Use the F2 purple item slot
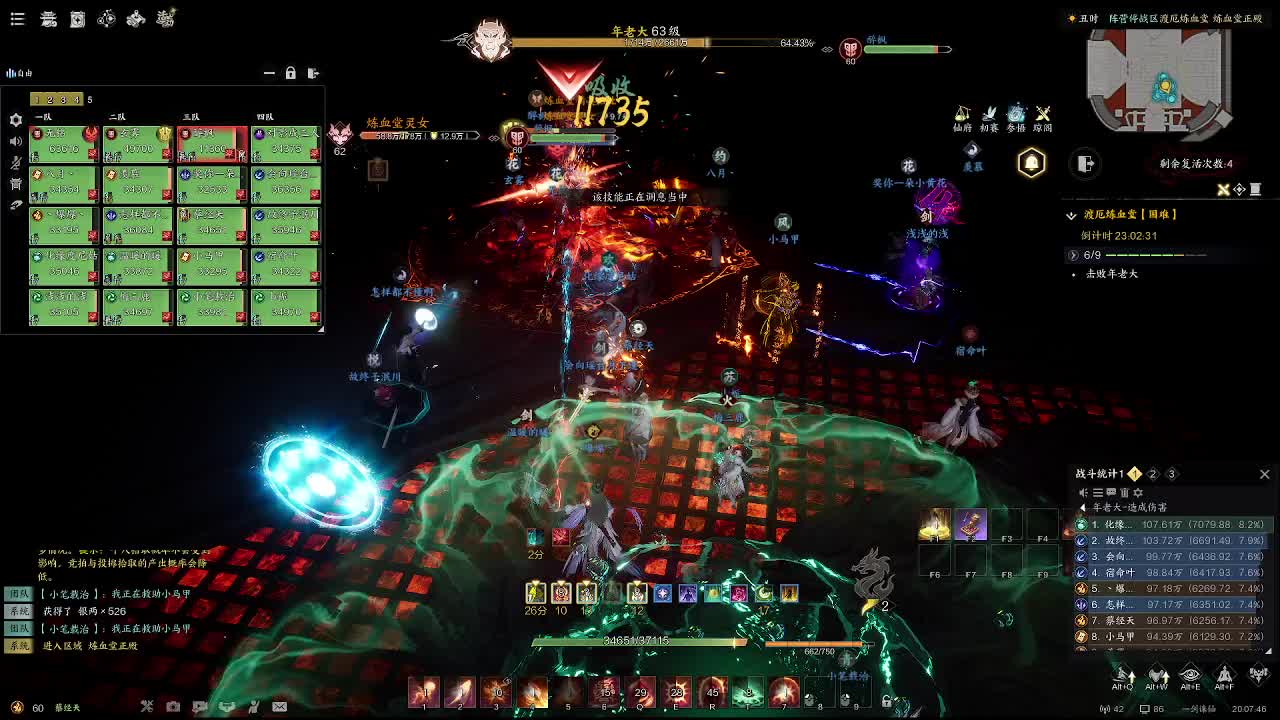Image resolution: width=1280 pixels, height=720 pixels. tap(970, 525)
